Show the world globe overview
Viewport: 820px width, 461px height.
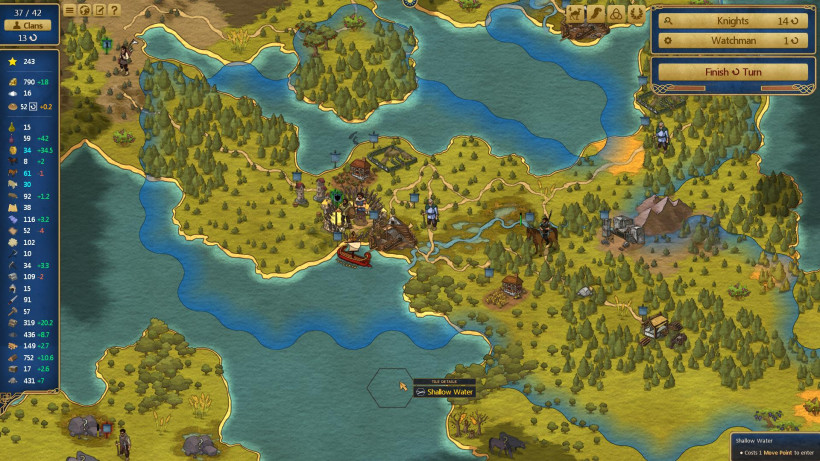(84, 11)
